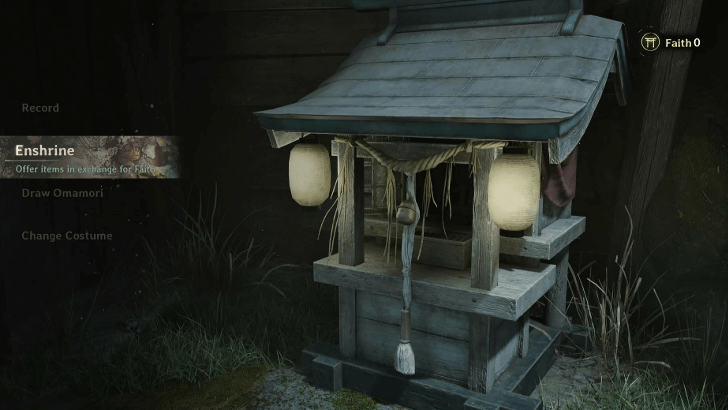Open the Draw Omamori option
Screen dimensions: 728x410
(x=62, y=193)
